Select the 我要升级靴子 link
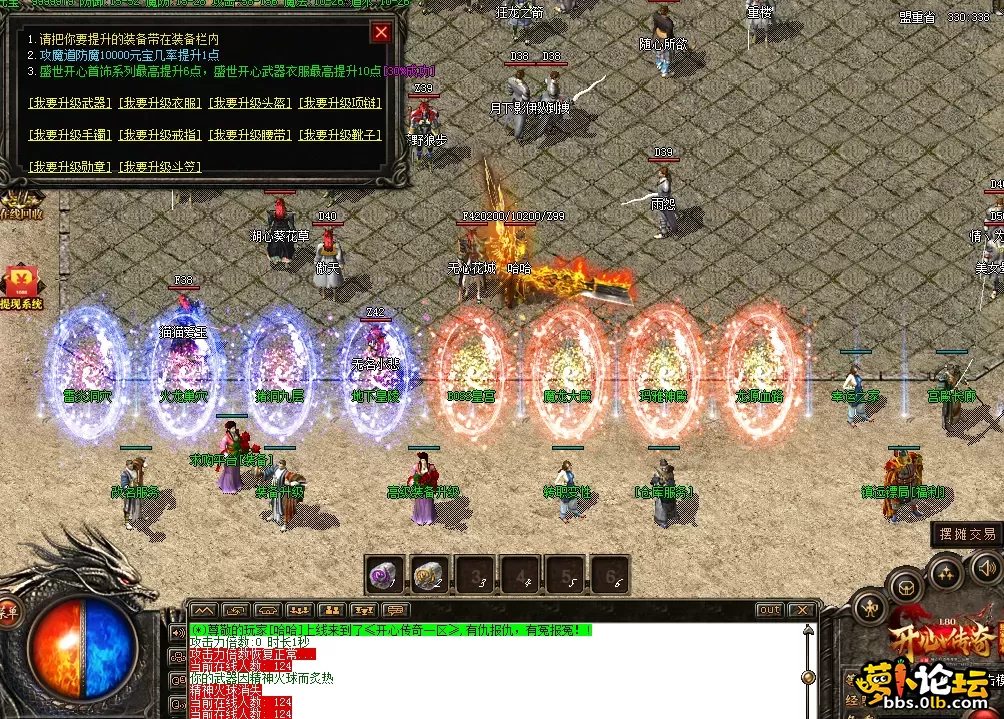 click(x=342, y=134)
